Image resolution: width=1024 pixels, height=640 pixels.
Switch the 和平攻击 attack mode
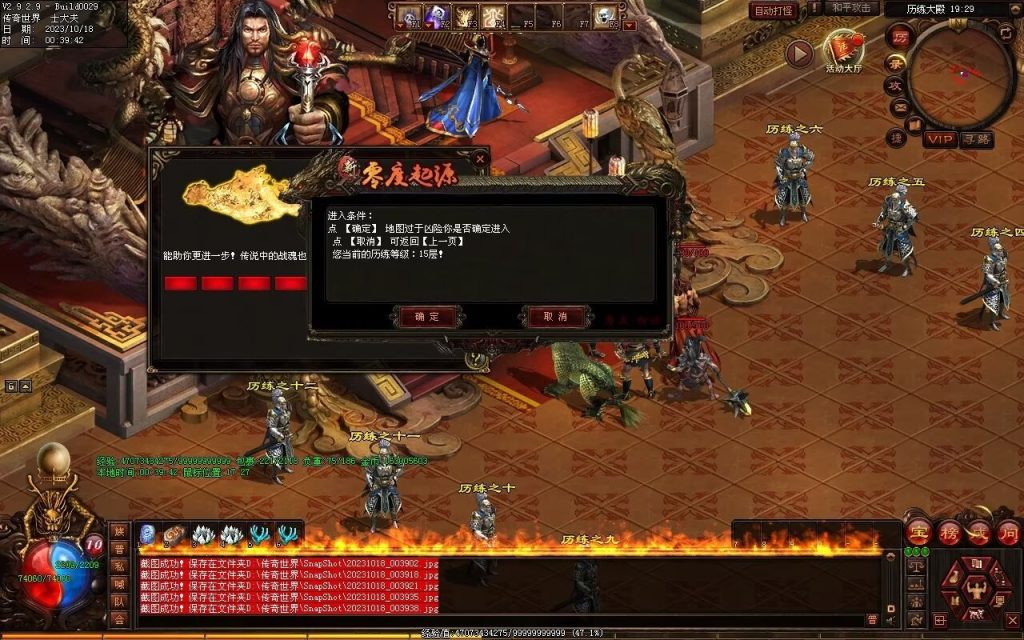[x=852, y=8]
